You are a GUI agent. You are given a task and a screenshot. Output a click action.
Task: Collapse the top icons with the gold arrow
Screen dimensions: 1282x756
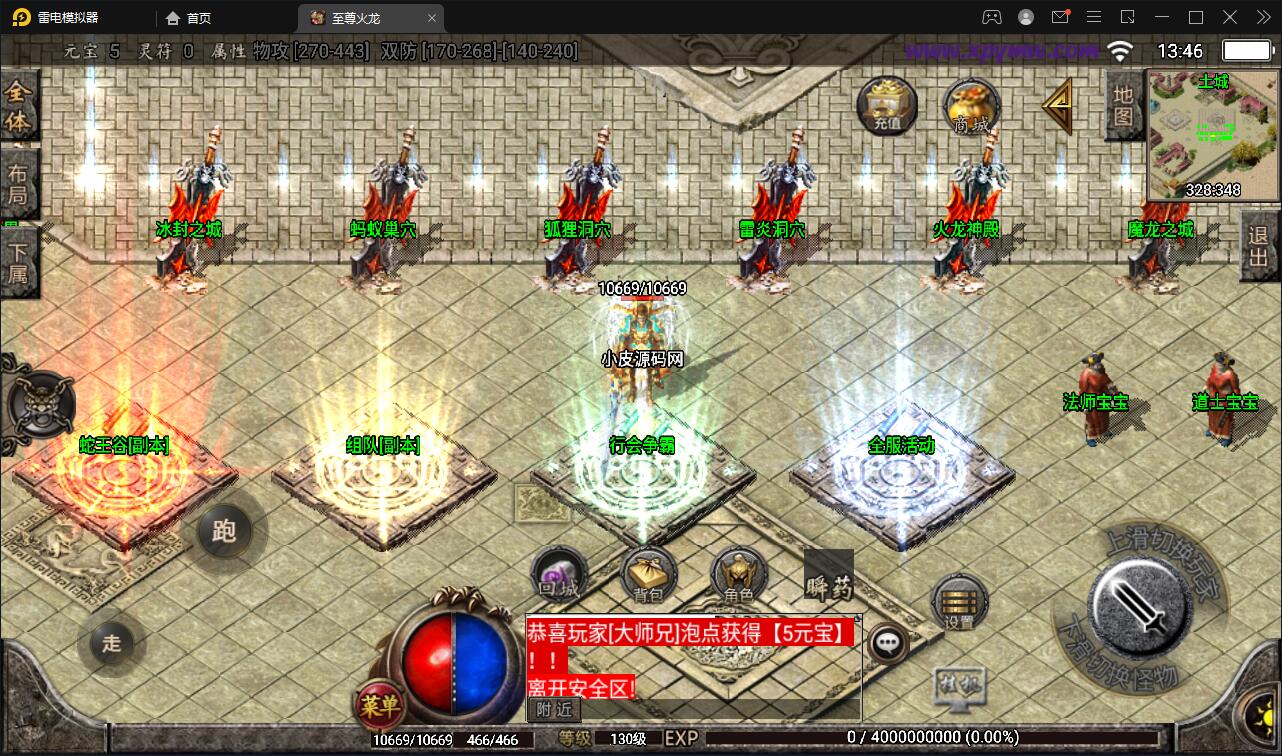[x=1057, y=105]
